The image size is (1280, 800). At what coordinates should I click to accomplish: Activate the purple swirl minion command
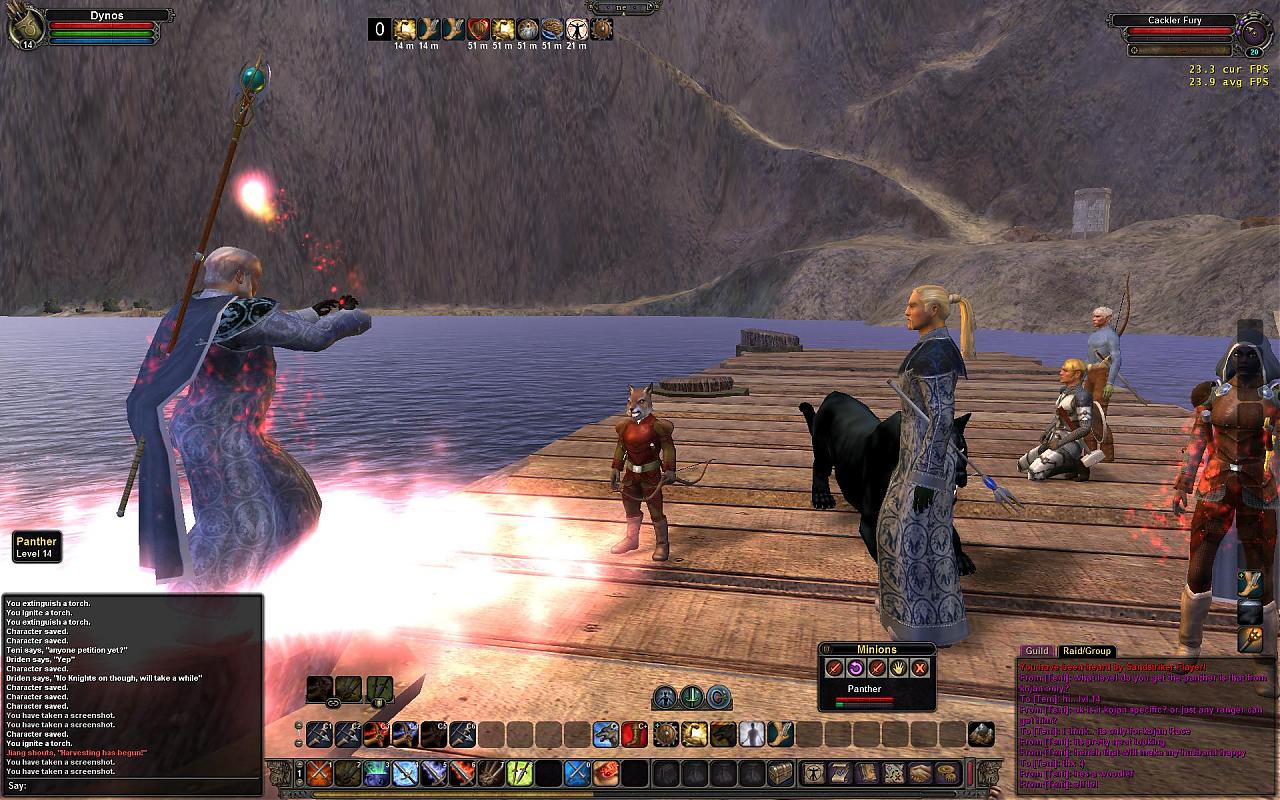[x=856, y=668]
